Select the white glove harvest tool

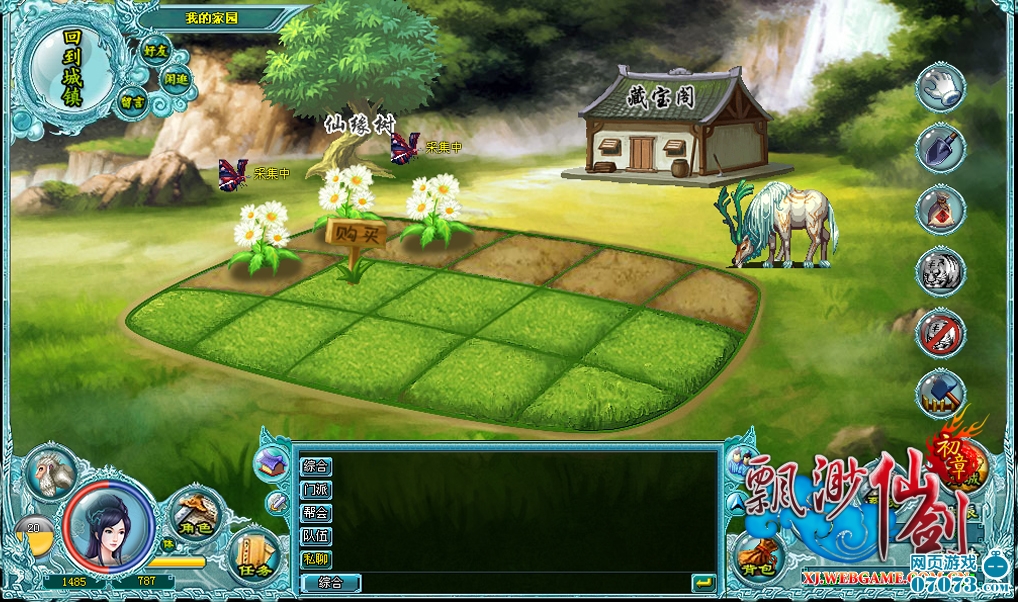point(940,87)
